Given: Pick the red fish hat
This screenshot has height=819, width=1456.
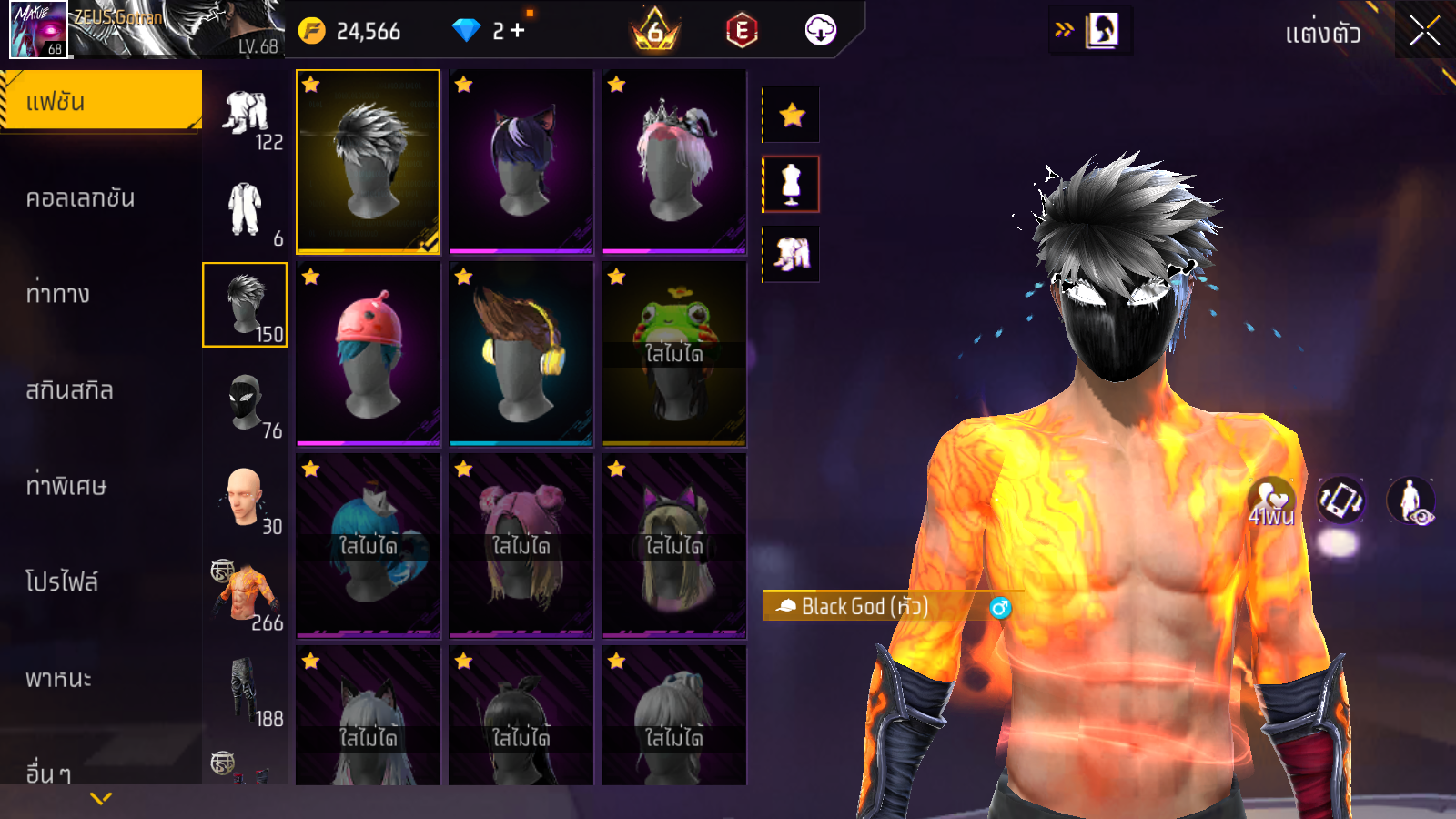Looking at the screenshot, I should point(368,354).
